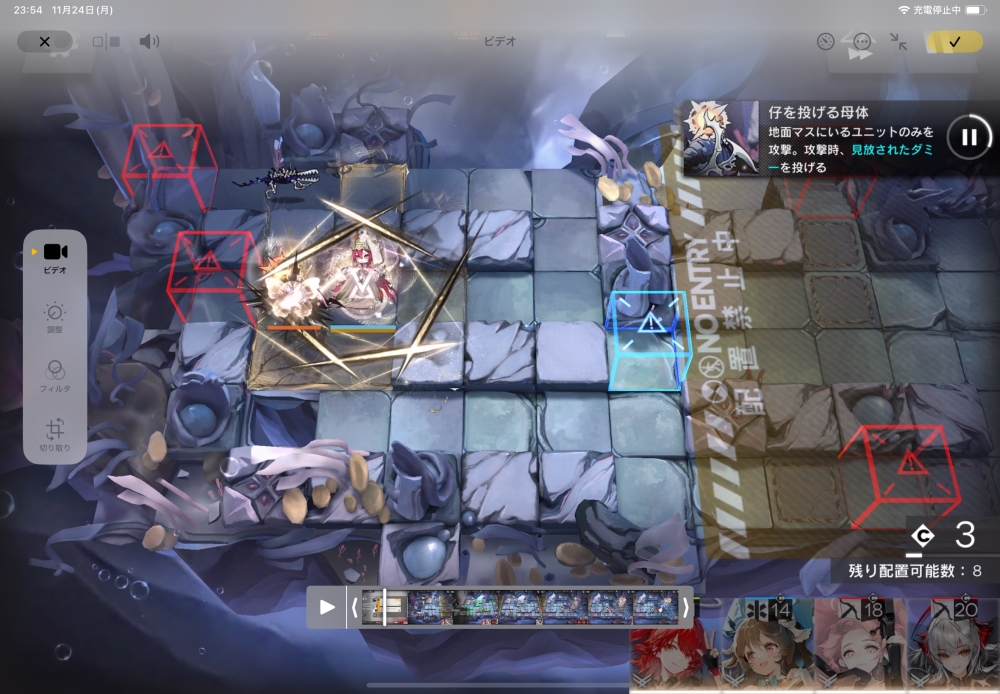1000x694 pixels.
Task: Tap the inward arrows to exit full screen
Action: [899, 42]
